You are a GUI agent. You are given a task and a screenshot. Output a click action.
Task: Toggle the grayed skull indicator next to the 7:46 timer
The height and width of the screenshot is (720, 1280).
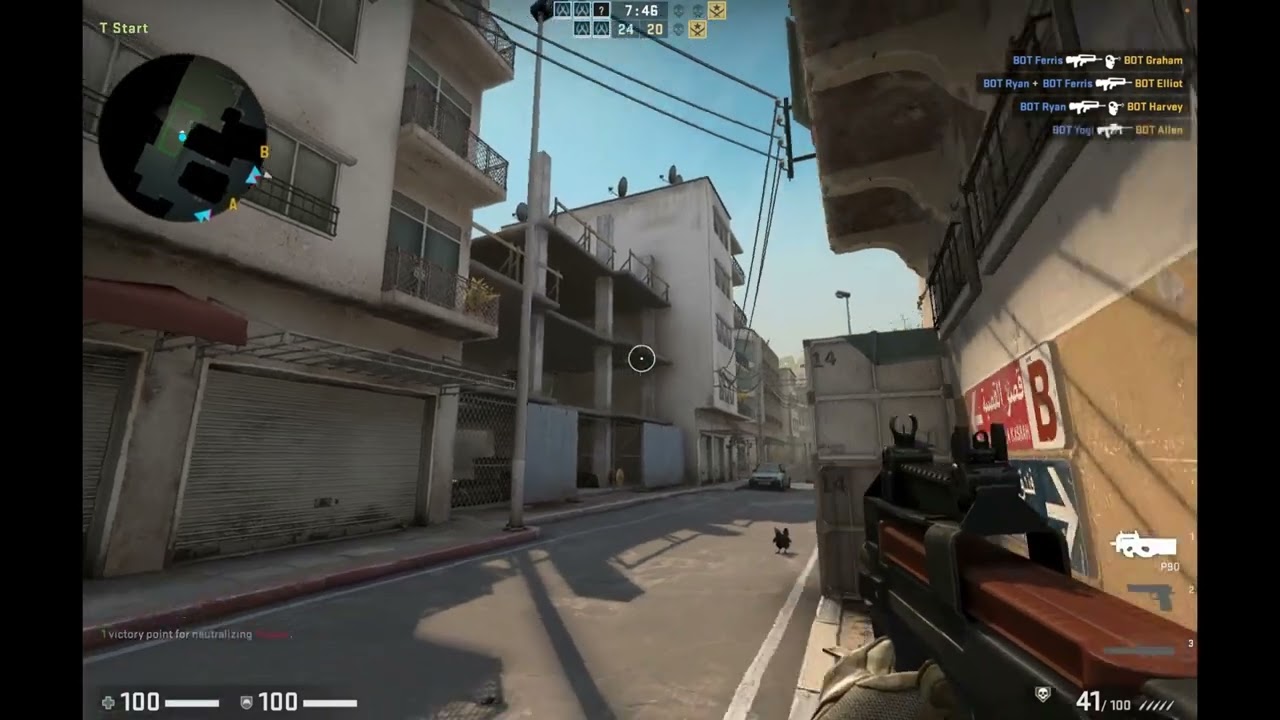(x=679, y=12)
